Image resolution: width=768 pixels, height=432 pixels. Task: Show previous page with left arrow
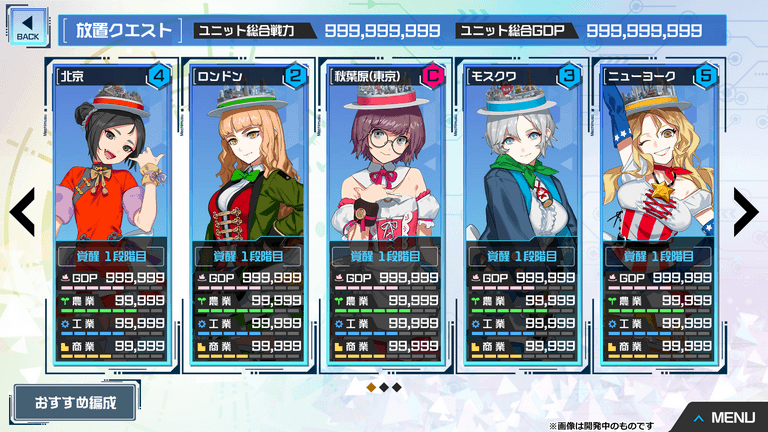coord(23,210)
